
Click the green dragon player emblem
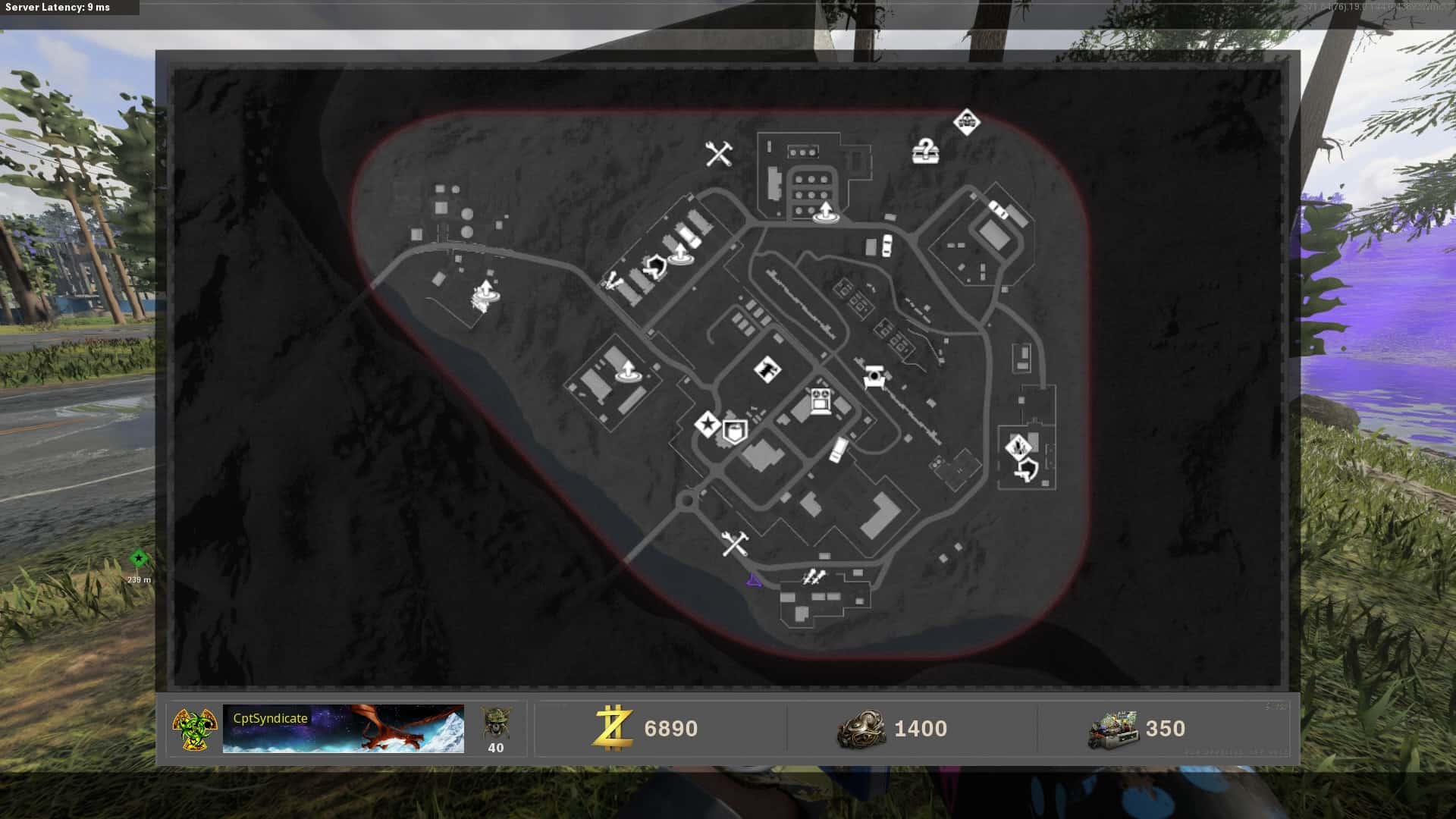pos(194,729)
